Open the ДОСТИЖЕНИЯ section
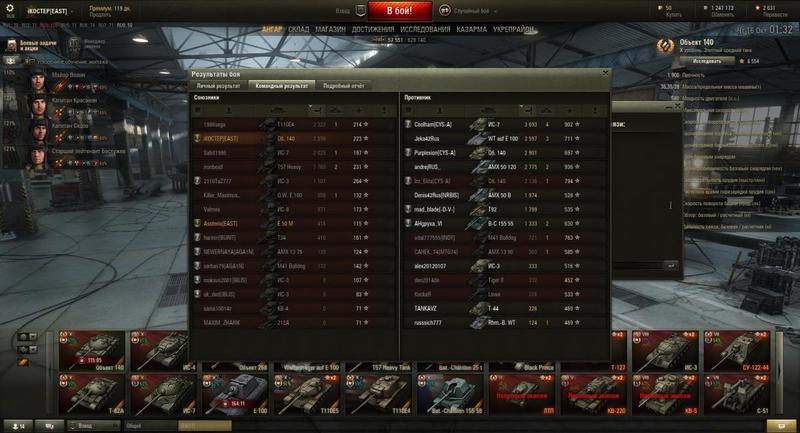This screenshot has height=433, width=800. pos(372,30)
